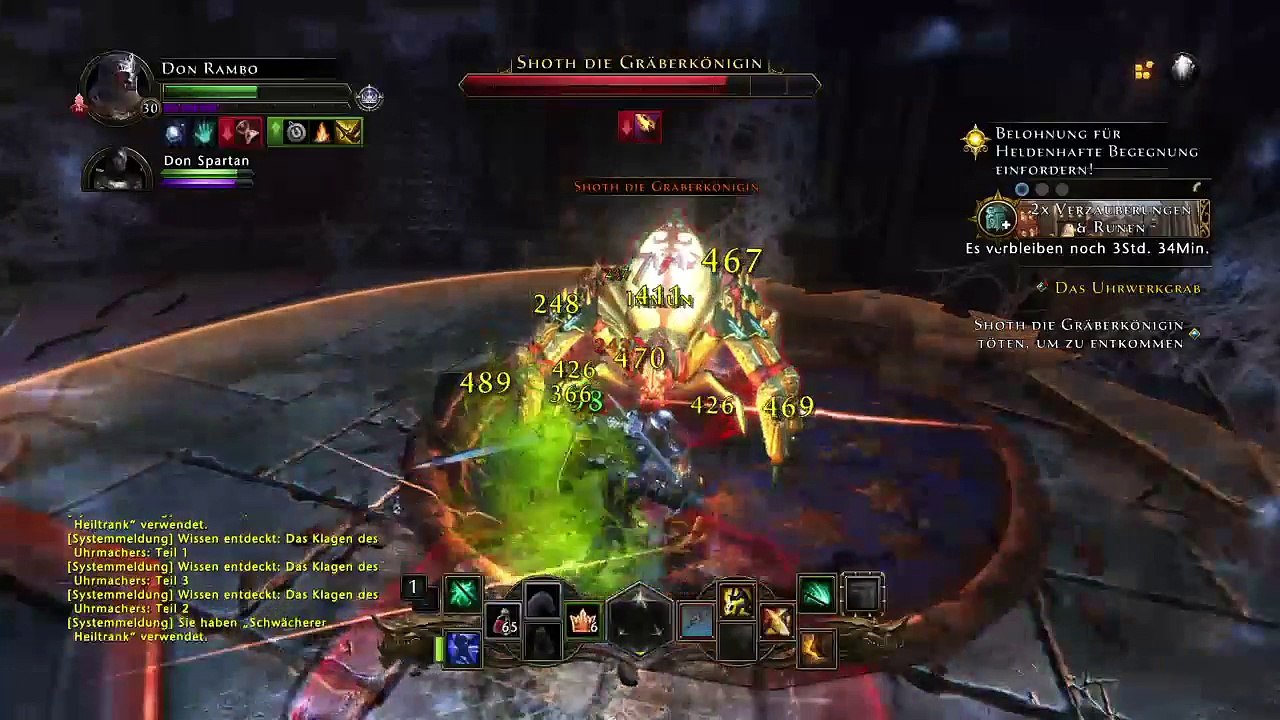Use the golden flame strike power
This screenshot has width=1280, height=720.
816,648
